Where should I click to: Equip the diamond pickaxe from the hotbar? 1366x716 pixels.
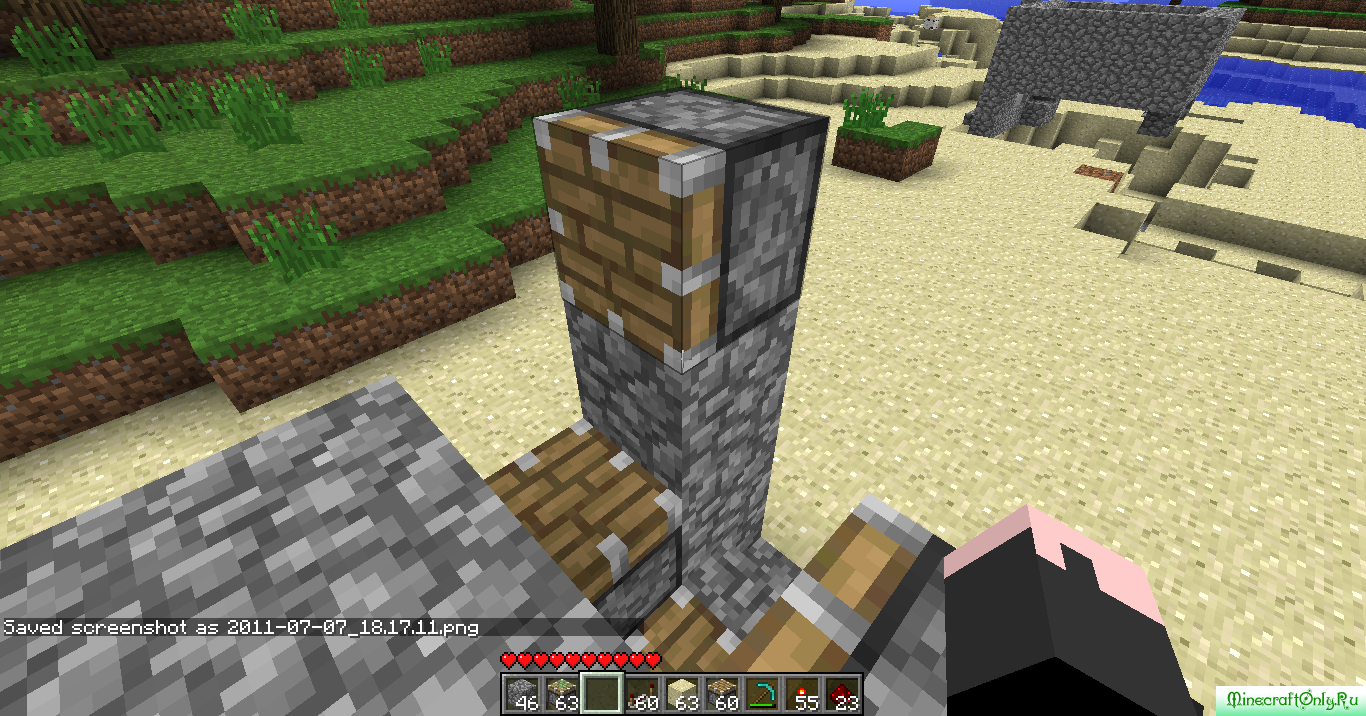tap(762, 693)
